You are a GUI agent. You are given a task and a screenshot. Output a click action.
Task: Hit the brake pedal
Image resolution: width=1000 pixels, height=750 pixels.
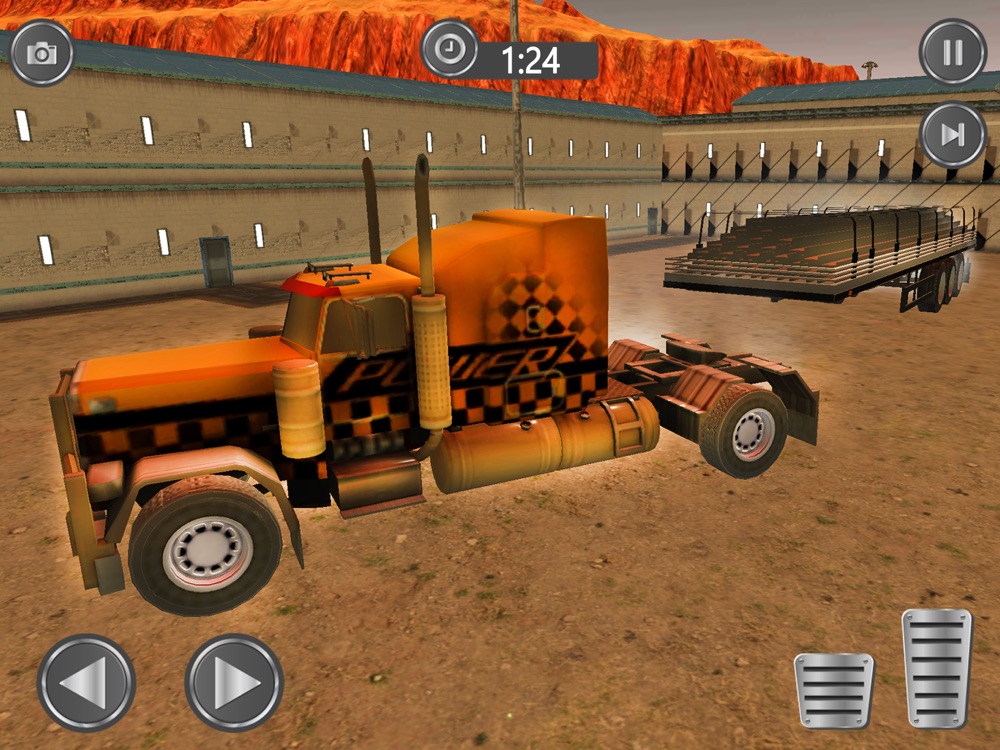click(834, 690)
